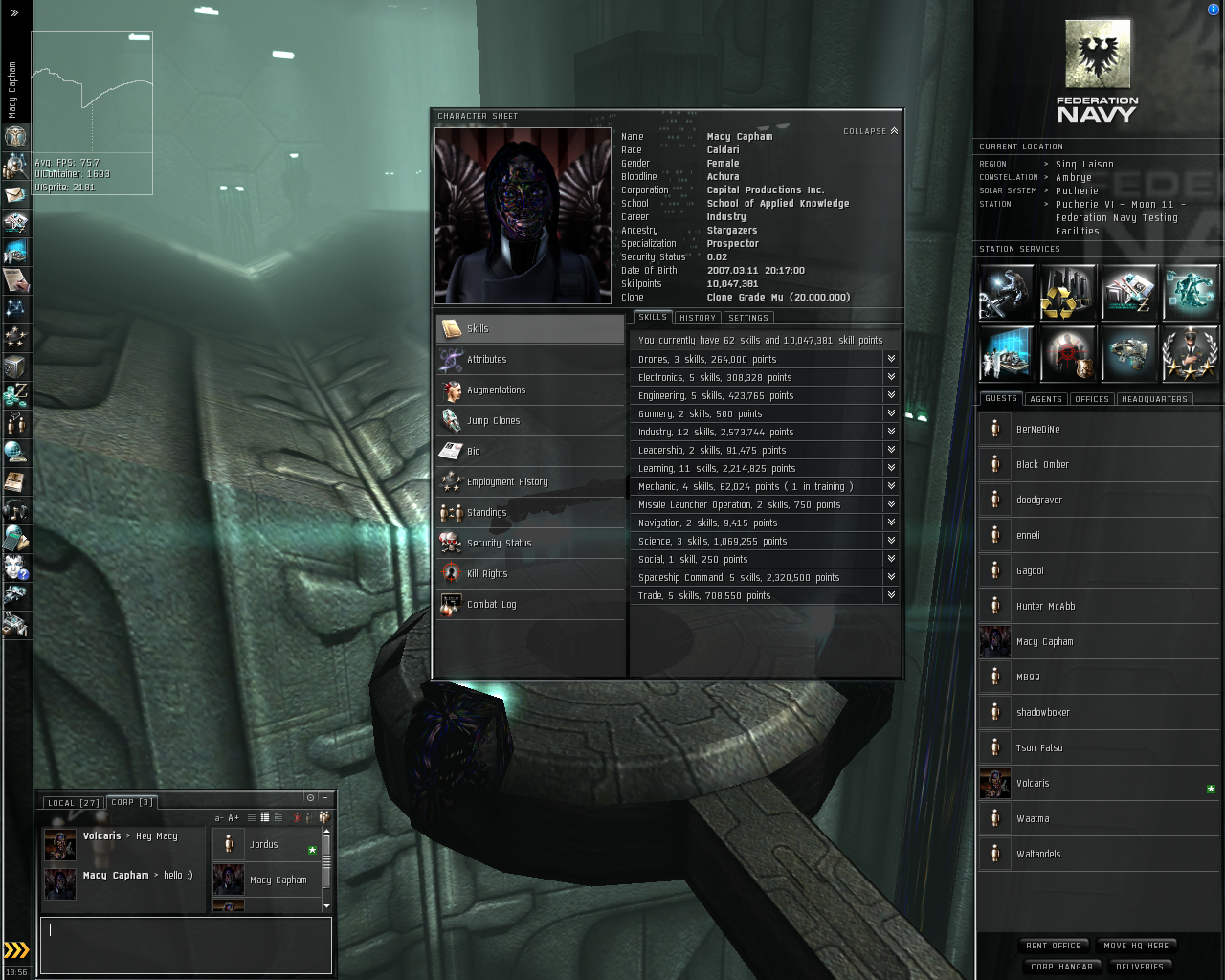
Task: Open the Deliveries window
Action: point(1140,967)
